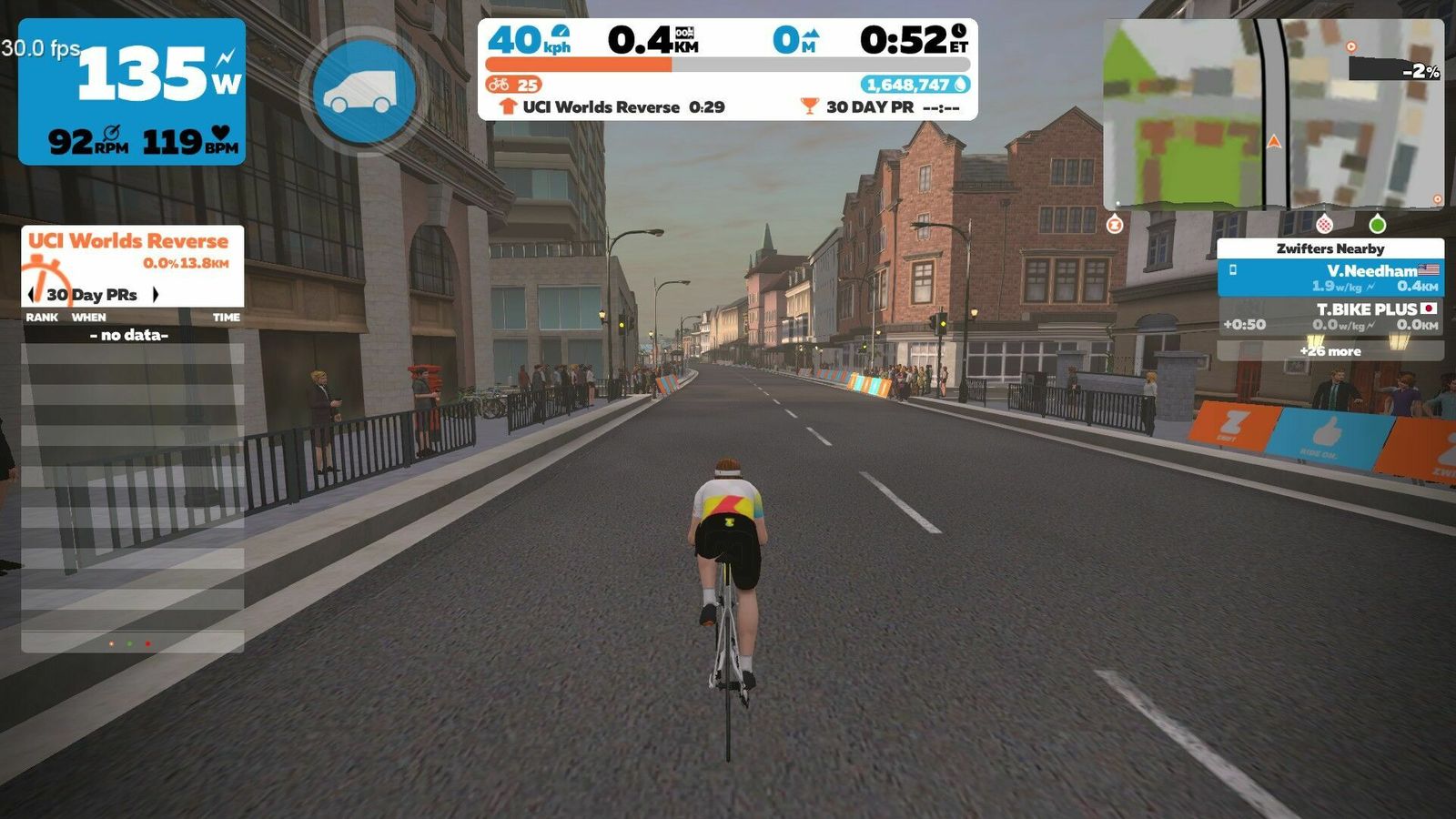1456x819 pixels.
Task: Click the polka dot jersey marker
Action: click(1324, 224)
